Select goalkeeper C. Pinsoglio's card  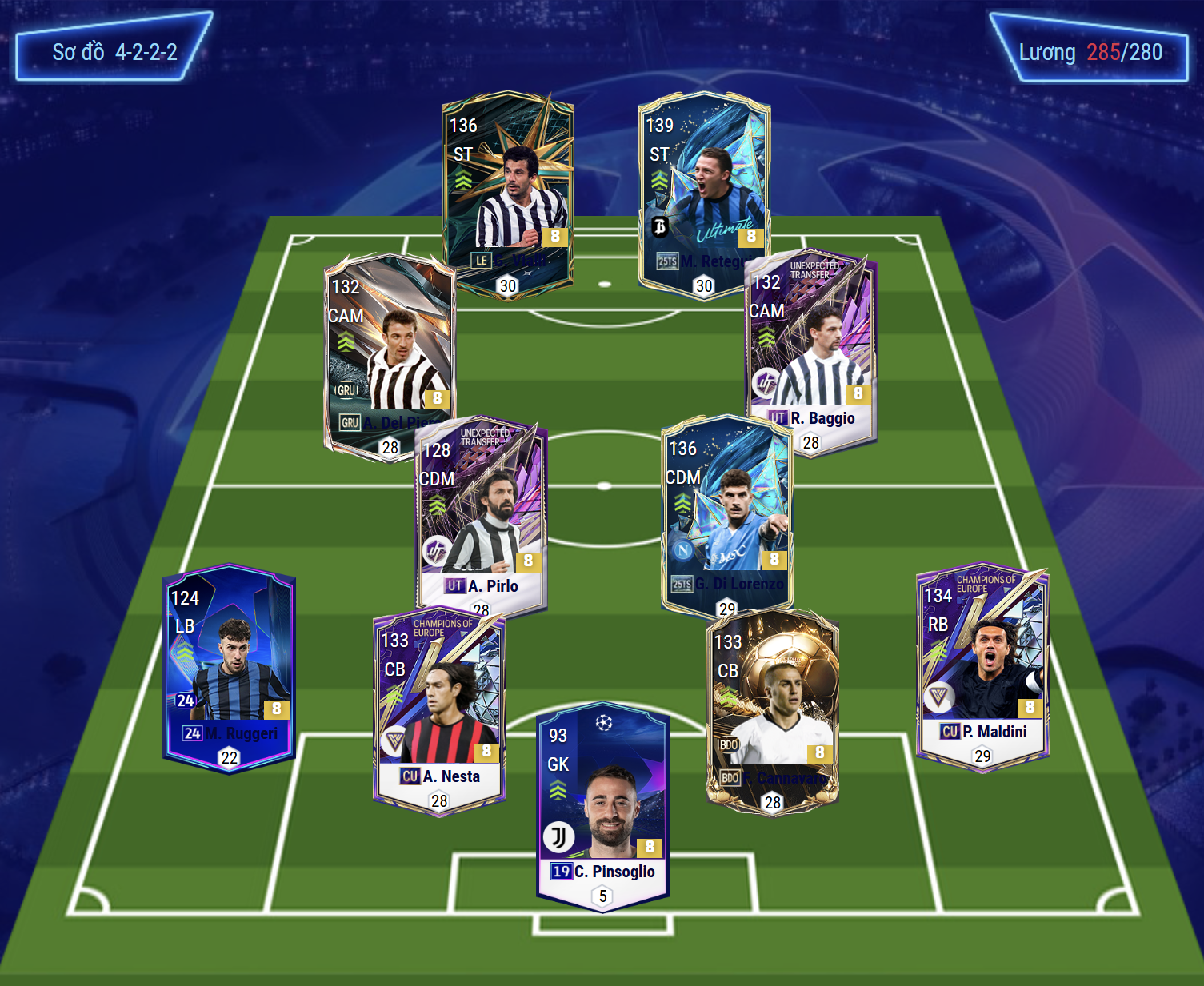(x=603, y=804)
